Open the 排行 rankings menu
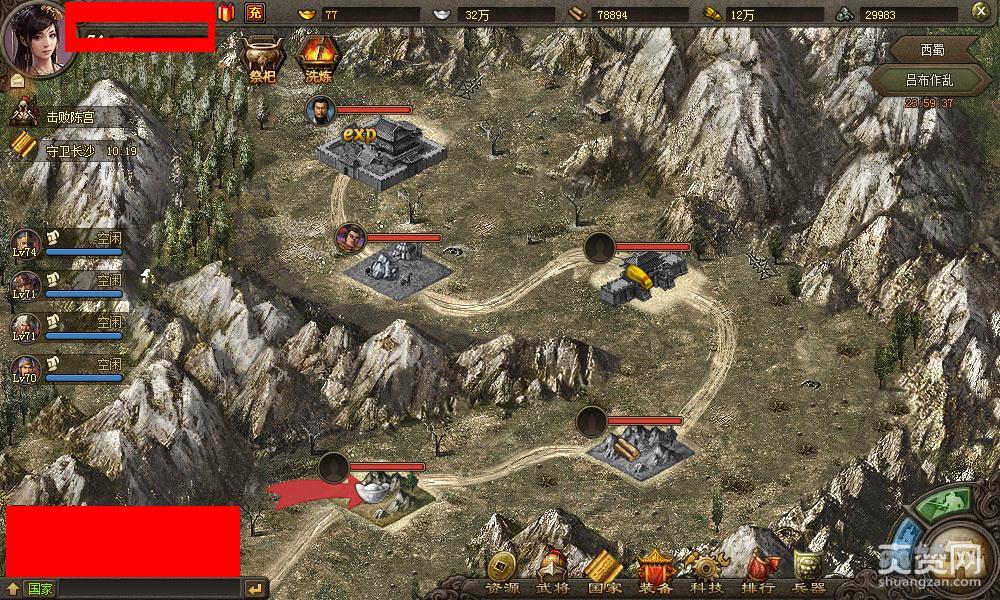The width and height of the screenshot is (1000, 600). pyautogui.click(x=759, y=573)
